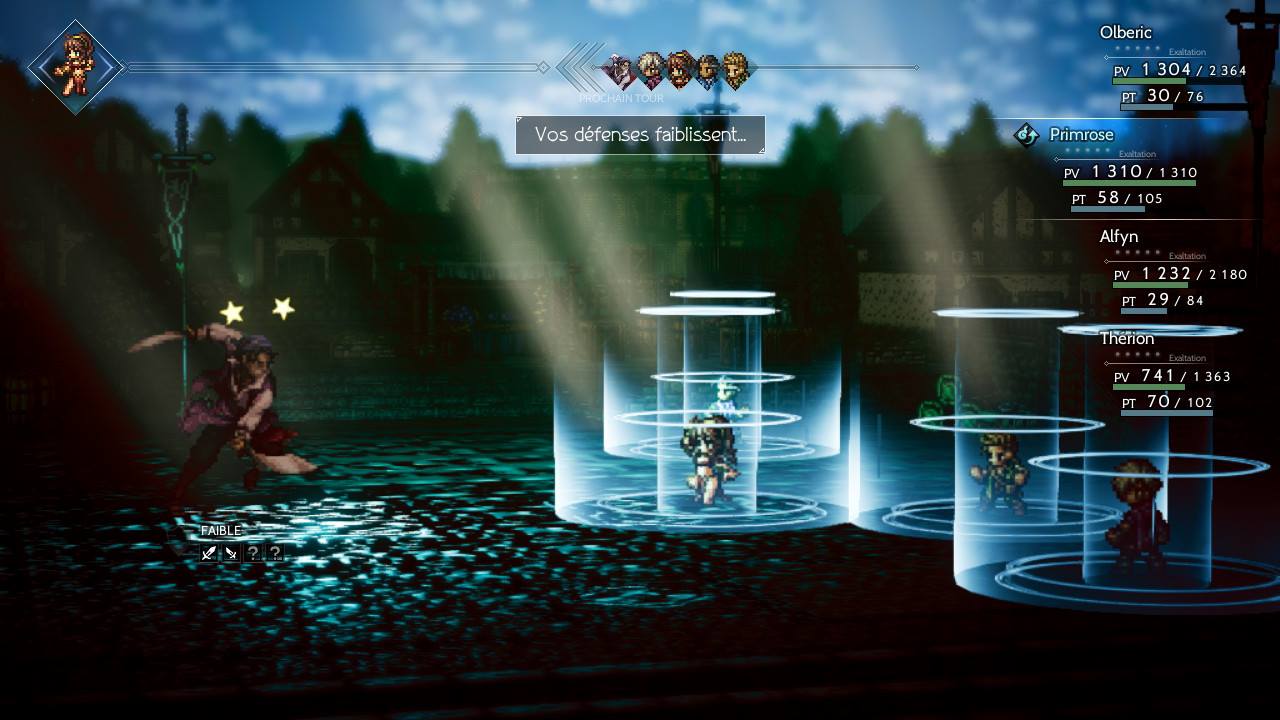Select Olberic in the party list
Screen dimensions: 1280x720
click(1125, 33)
